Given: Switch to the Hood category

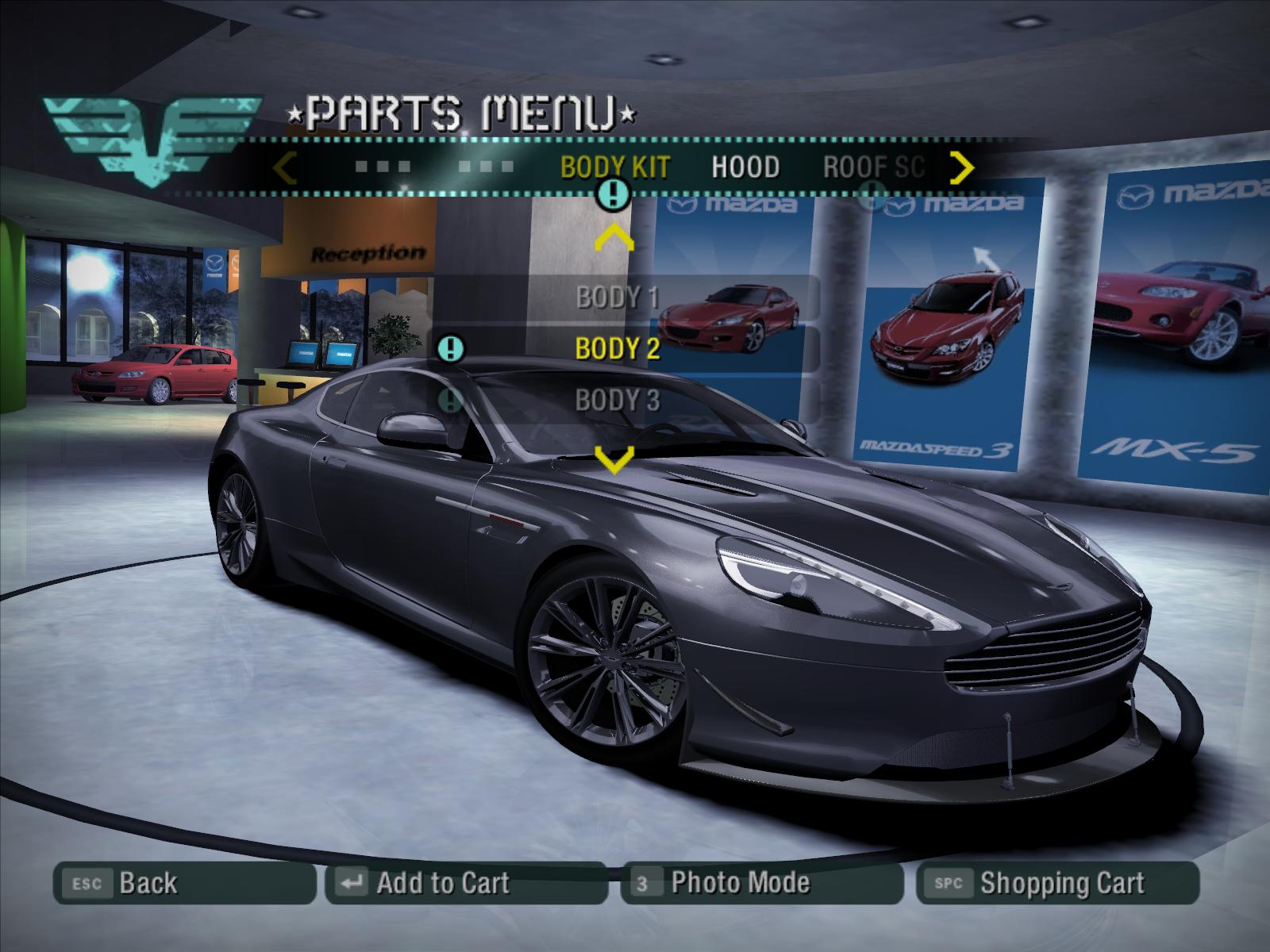Looking at the screenshot, I should pos(745,167).
